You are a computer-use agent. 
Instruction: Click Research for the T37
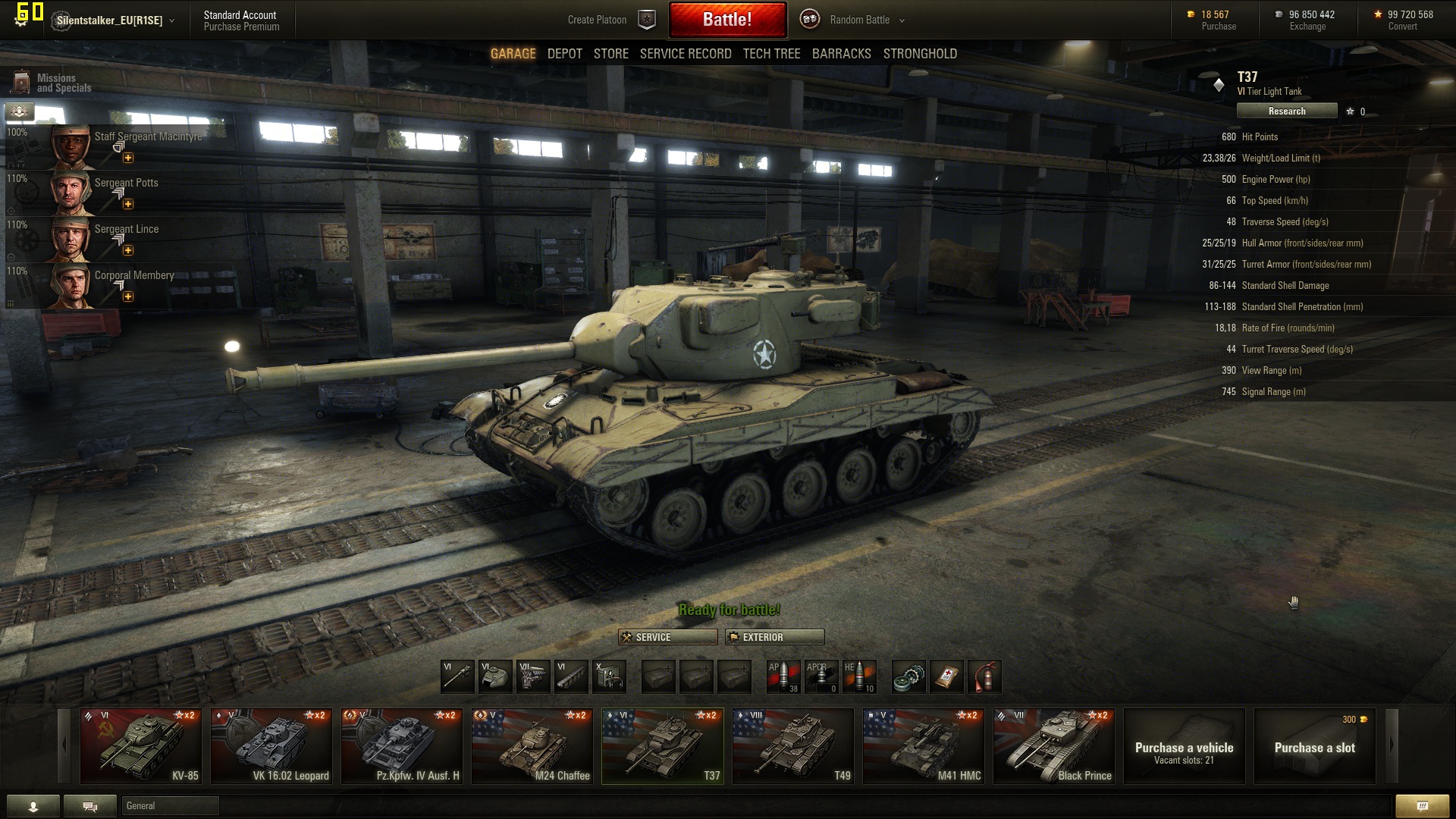coord(1286,111)
